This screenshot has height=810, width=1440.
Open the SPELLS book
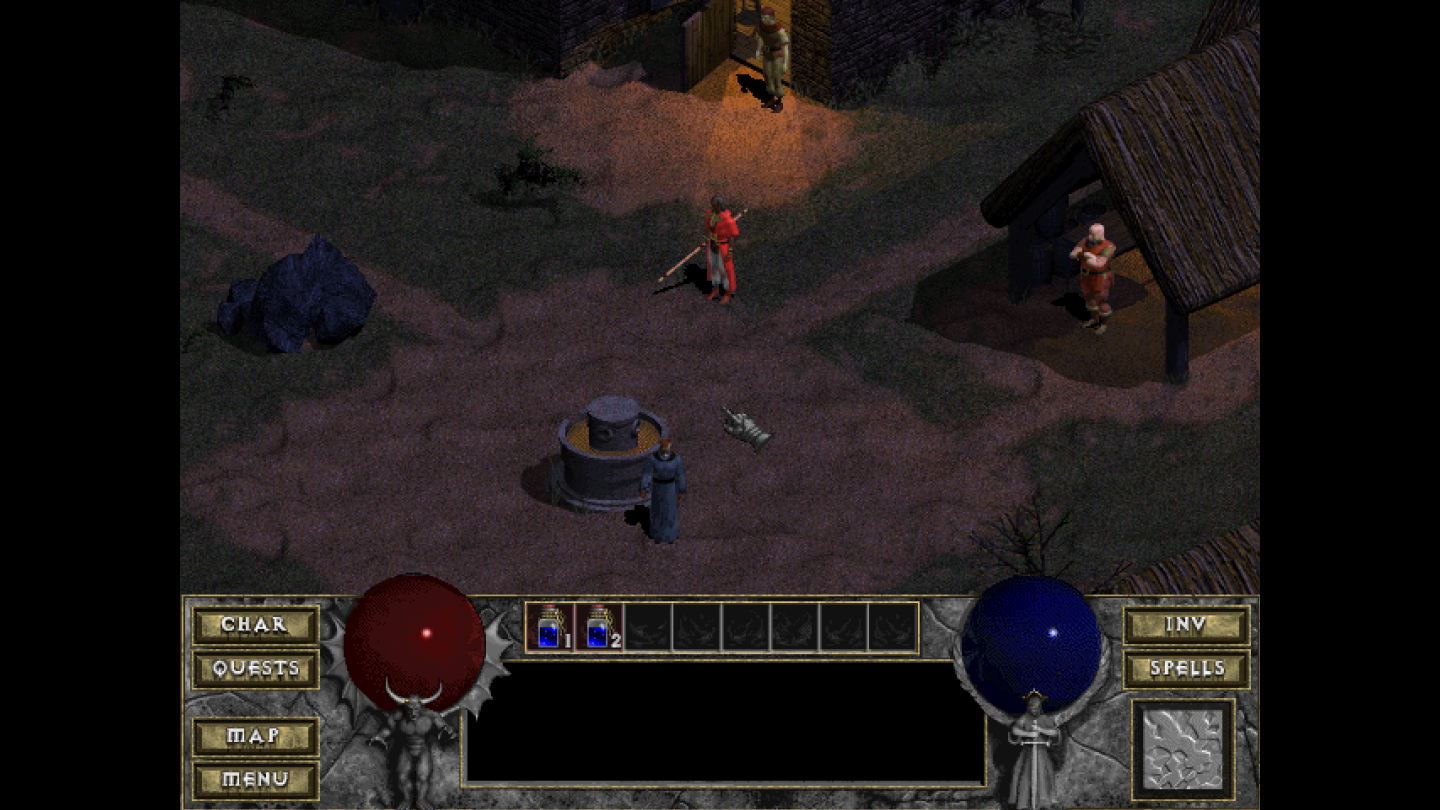coord(1186,667)
